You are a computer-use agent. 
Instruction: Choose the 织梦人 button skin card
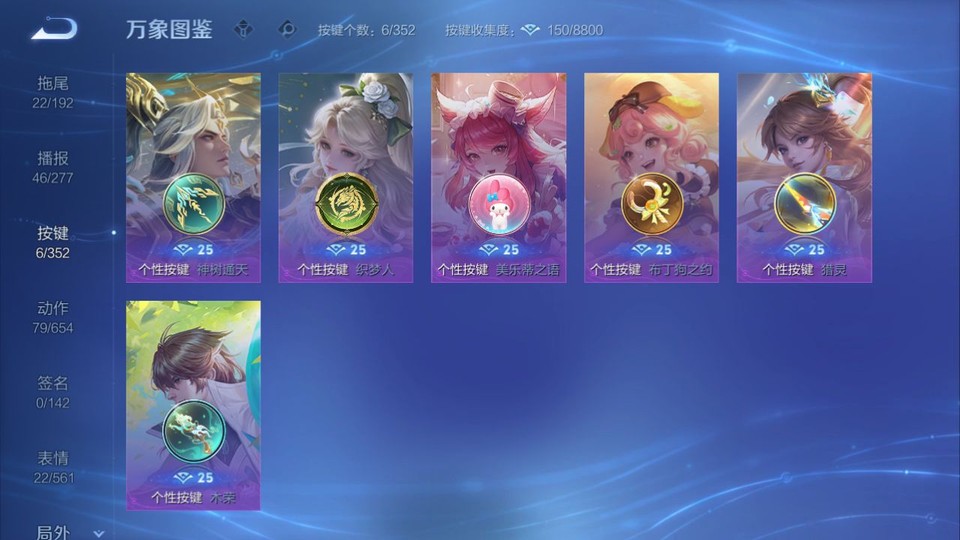[x=346, y=178]
